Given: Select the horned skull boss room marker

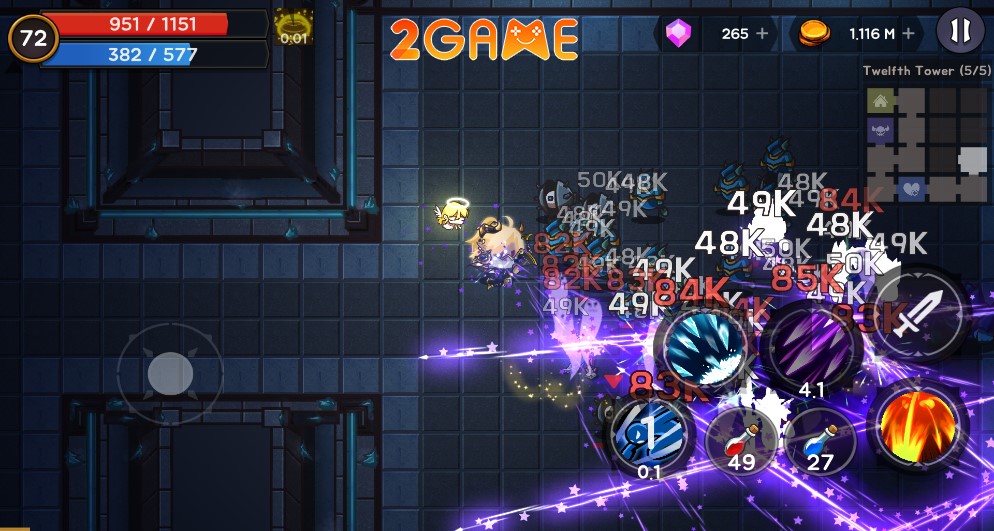Looking at the screenshot, I should pyautogui.click(x=881, y=130).
